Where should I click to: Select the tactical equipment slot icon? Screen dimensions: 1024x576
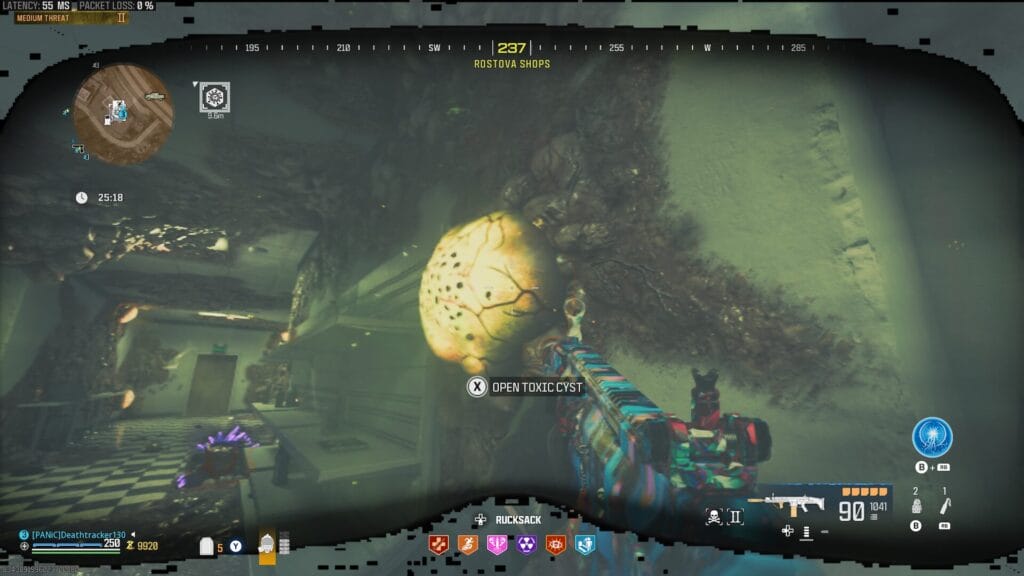tap(916, 507)
